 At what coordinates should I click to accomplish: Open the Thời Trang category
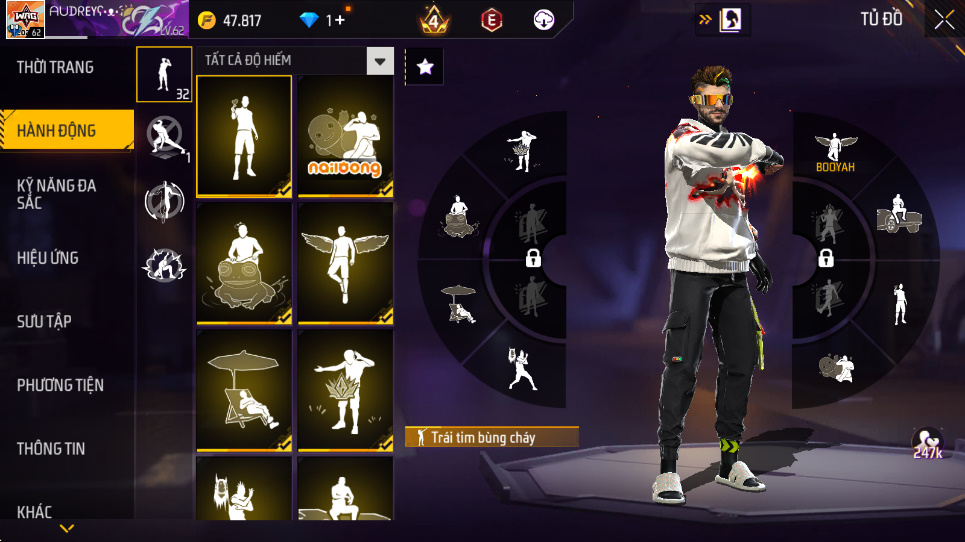(x=56, y=68)
